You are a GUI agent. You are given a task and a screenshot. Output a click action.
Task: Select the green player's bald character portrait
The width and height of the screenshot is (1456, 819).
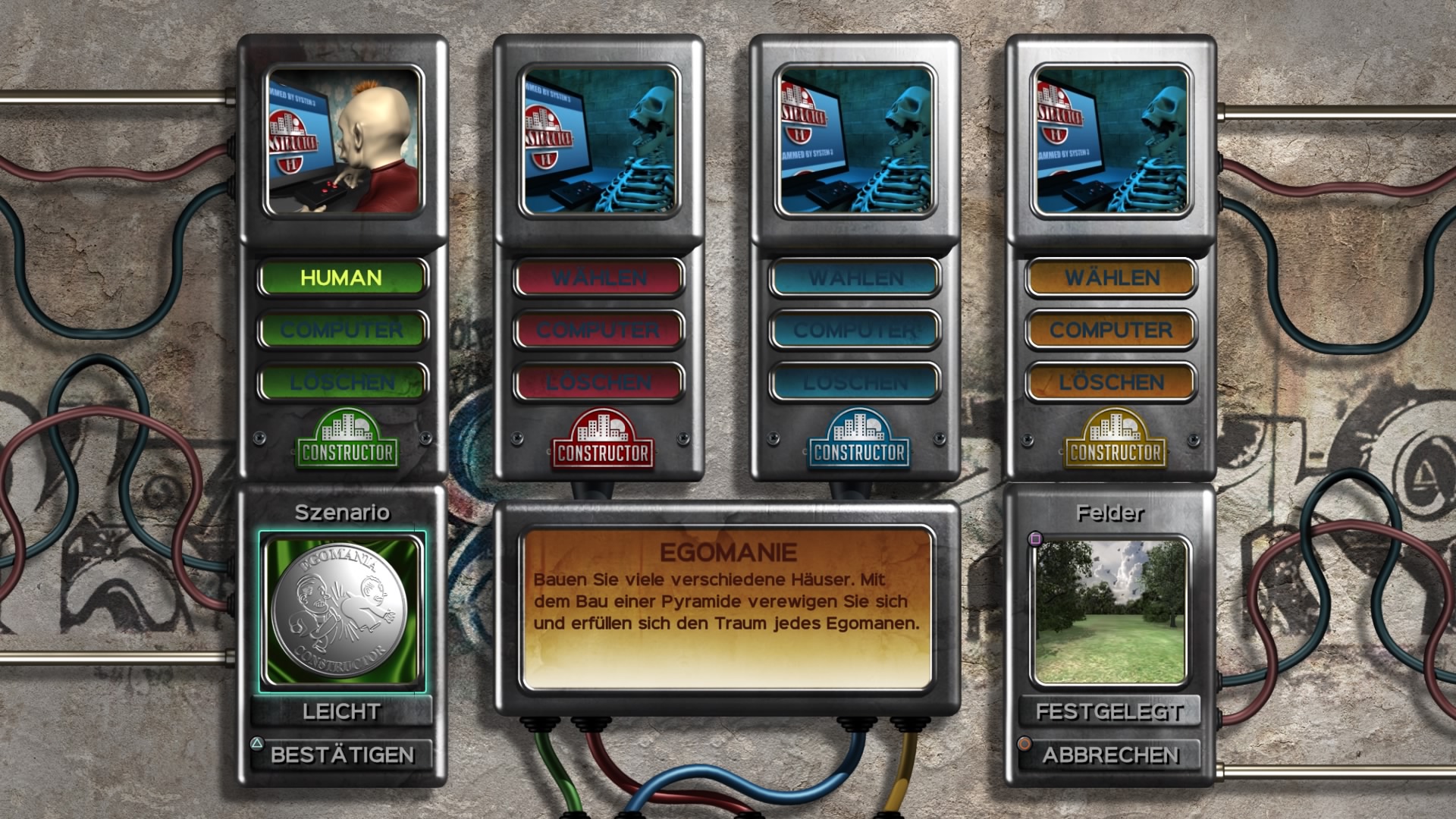344,140
